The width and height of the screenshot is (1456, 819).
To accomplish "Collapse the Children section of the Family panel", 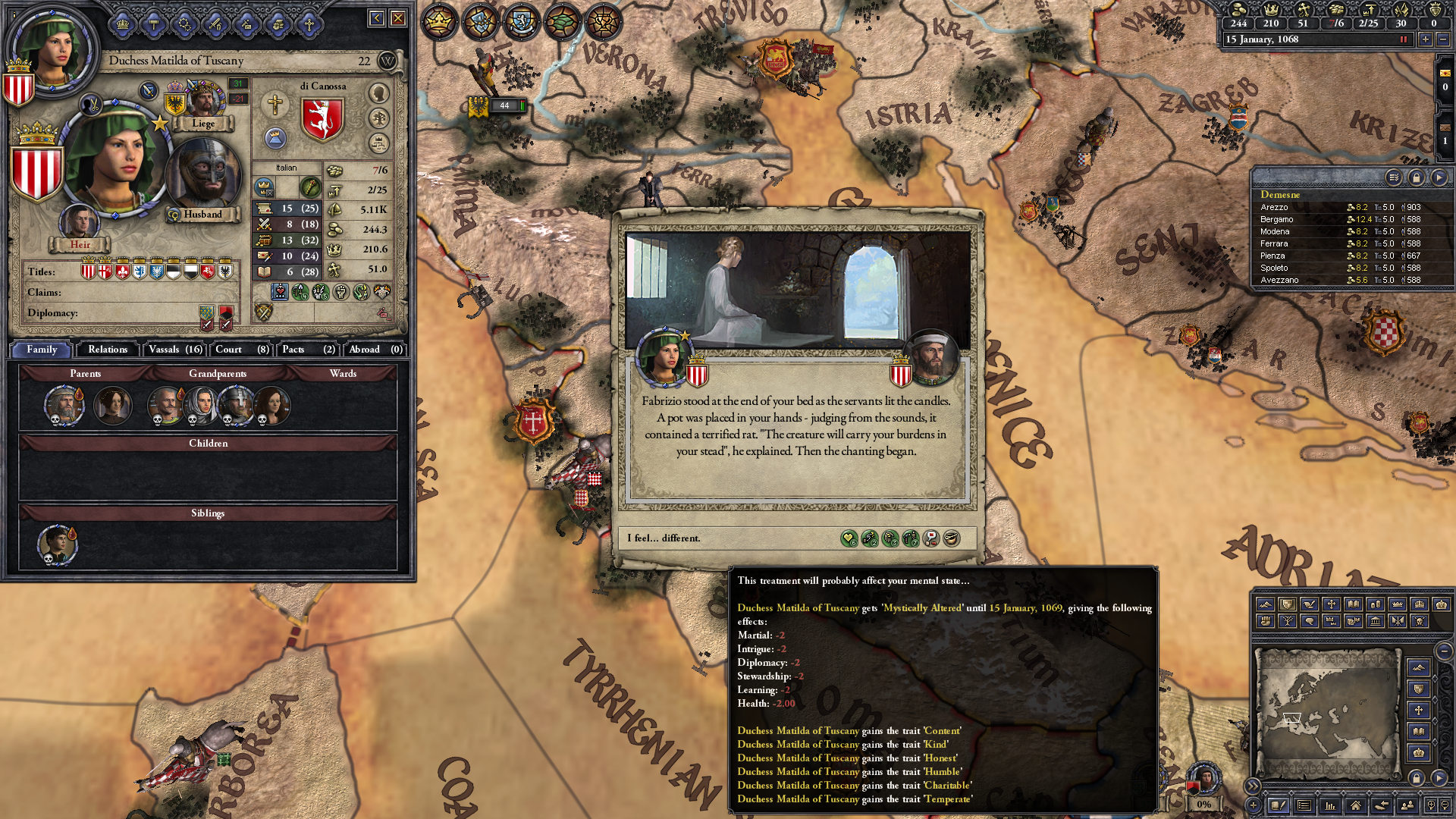I will [x=209, y=443].
